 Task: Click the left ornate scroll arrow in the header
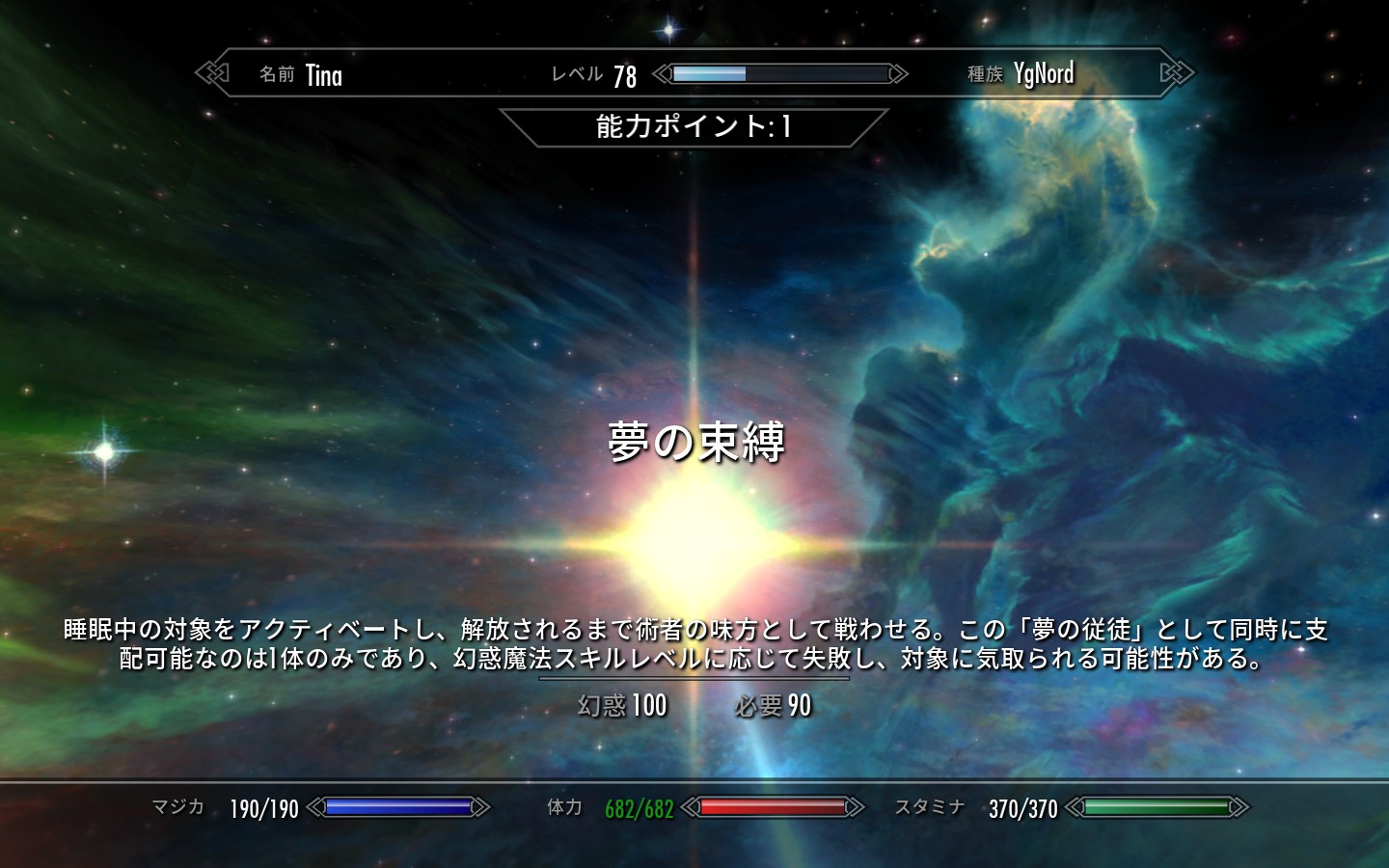(211, 72)
